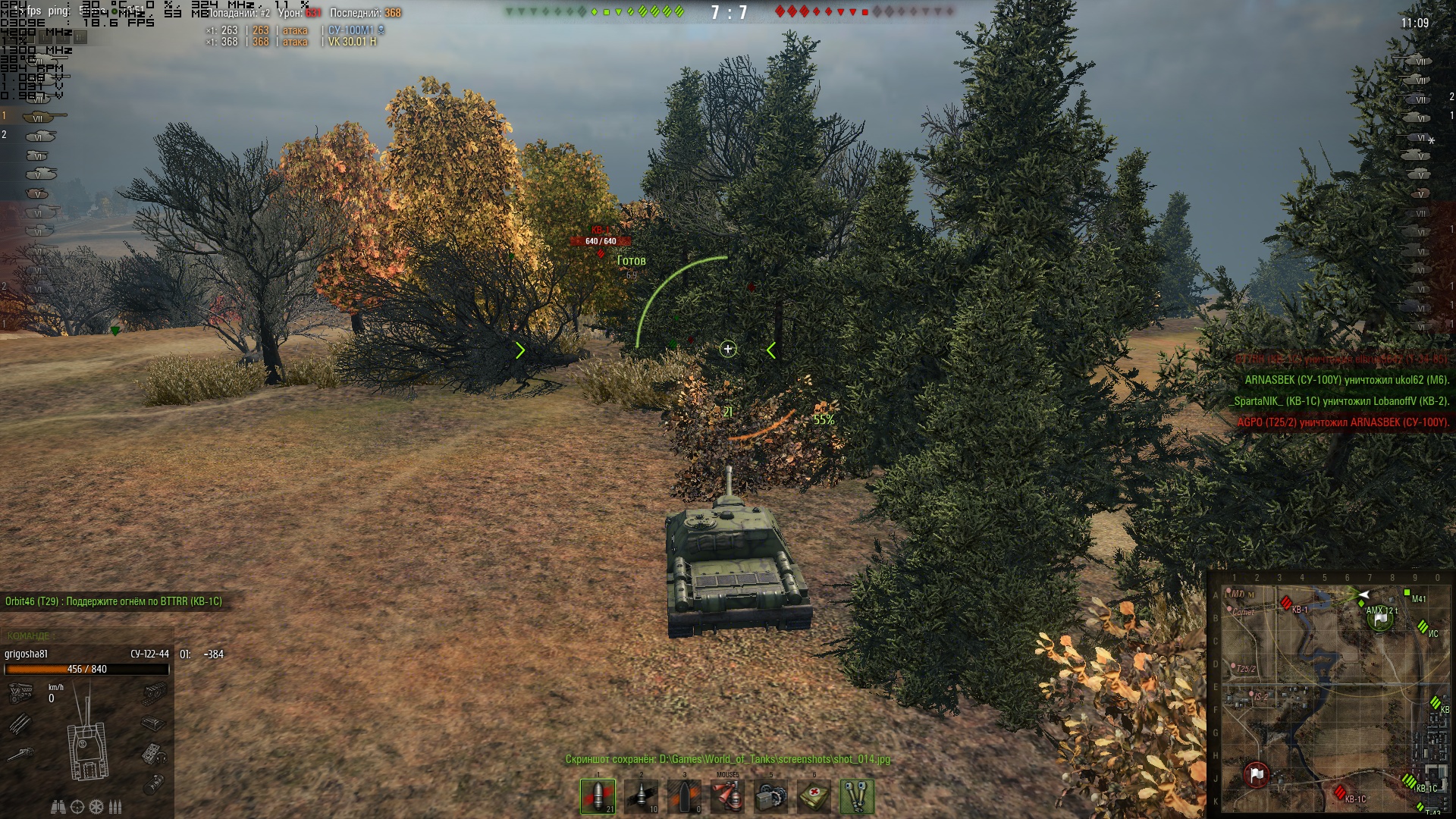Click the binocular telescope equipment slot

click(x=857, y=796)
